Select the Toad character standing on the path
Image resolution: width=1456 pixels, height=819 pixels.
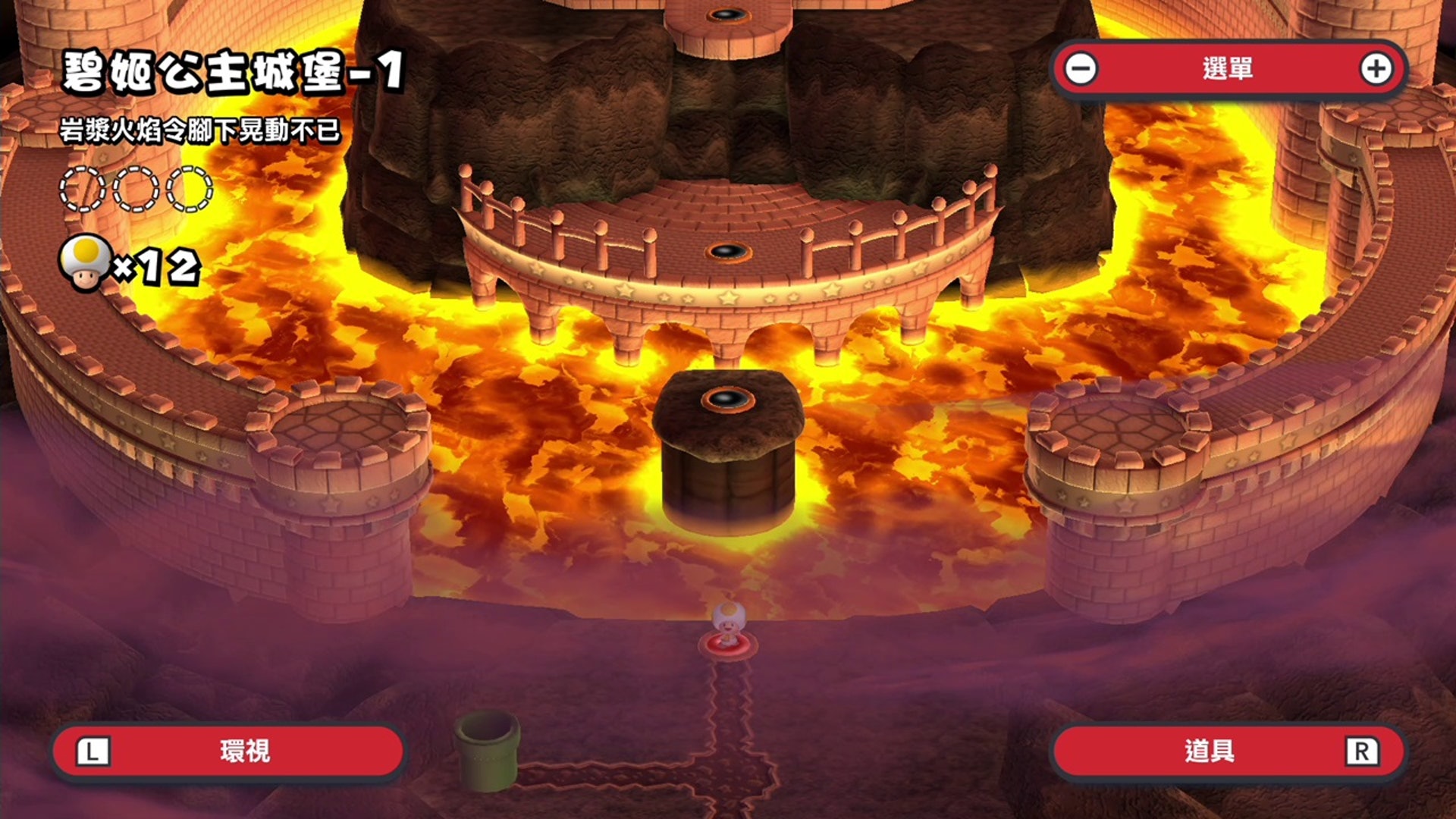pyautogui.click(x=730, y=618)
